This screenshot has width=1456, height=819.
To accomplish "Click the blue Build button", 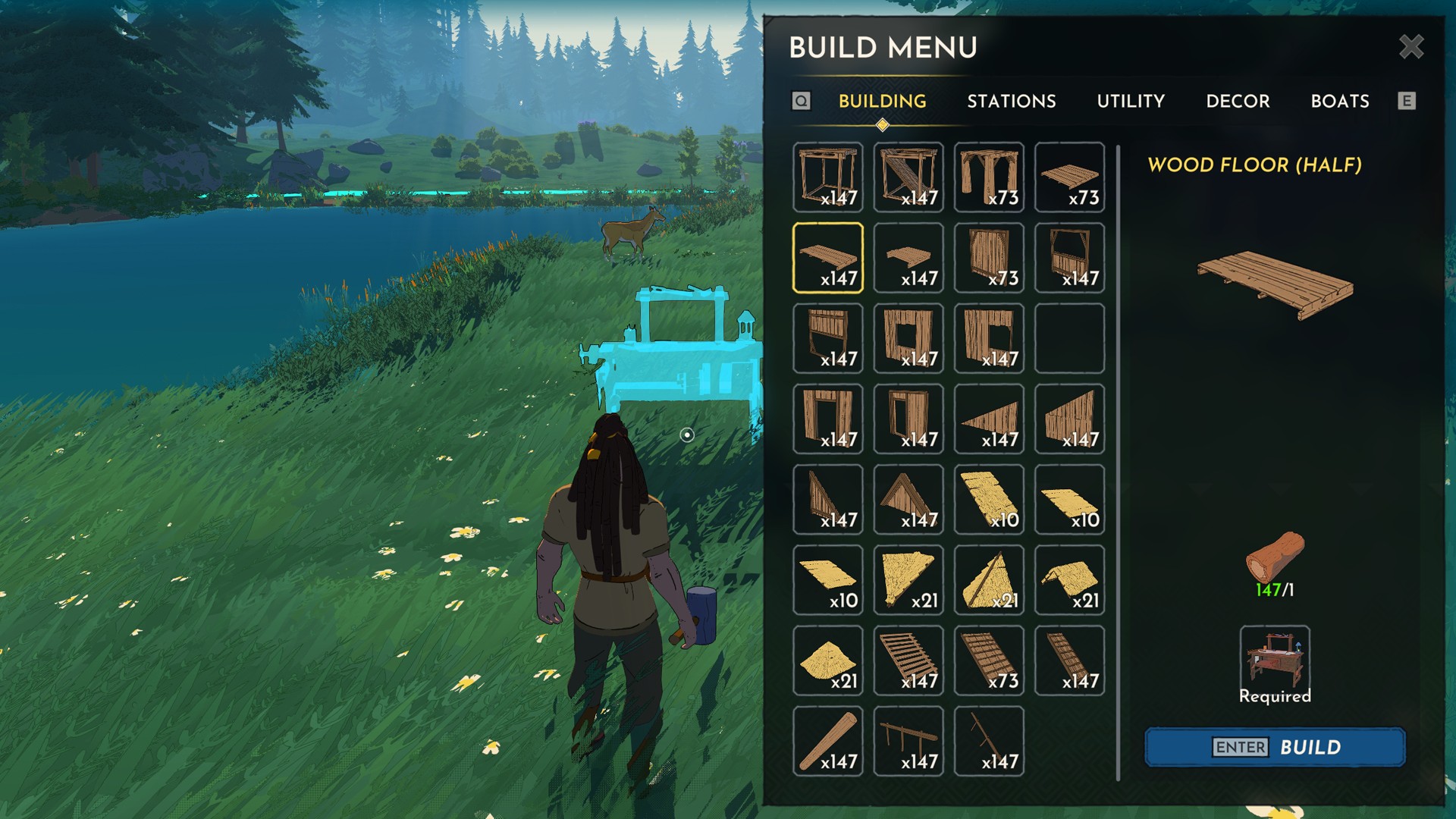I will coord(1275,747).
